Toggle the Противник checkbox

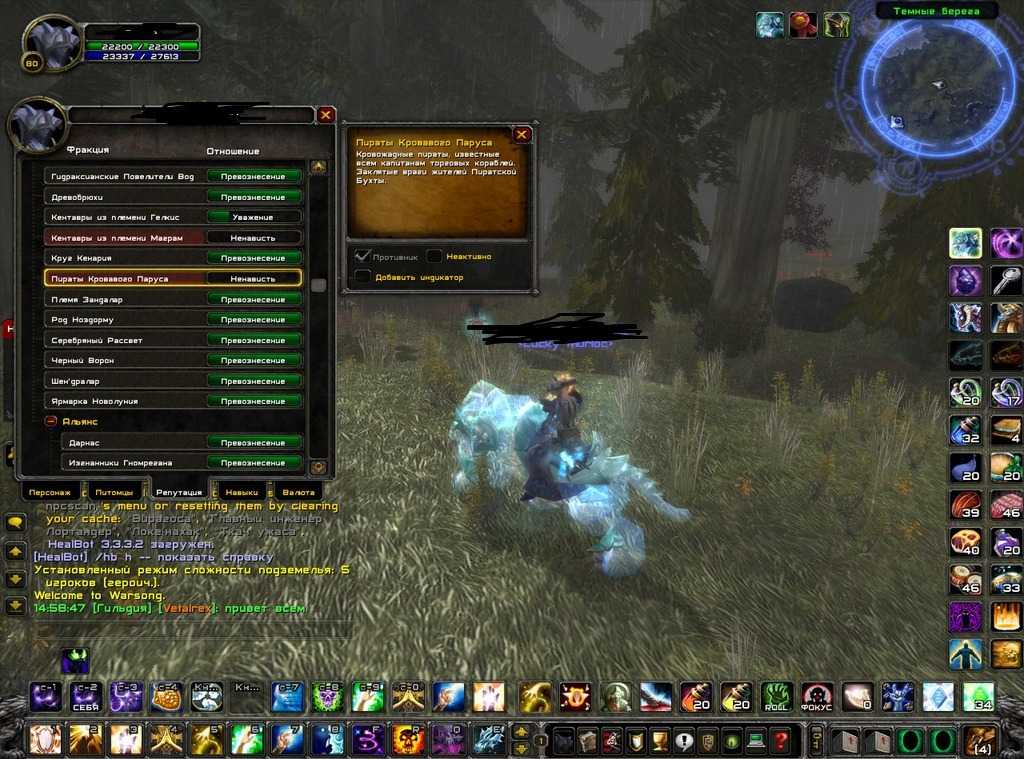(x=363, y=256)
